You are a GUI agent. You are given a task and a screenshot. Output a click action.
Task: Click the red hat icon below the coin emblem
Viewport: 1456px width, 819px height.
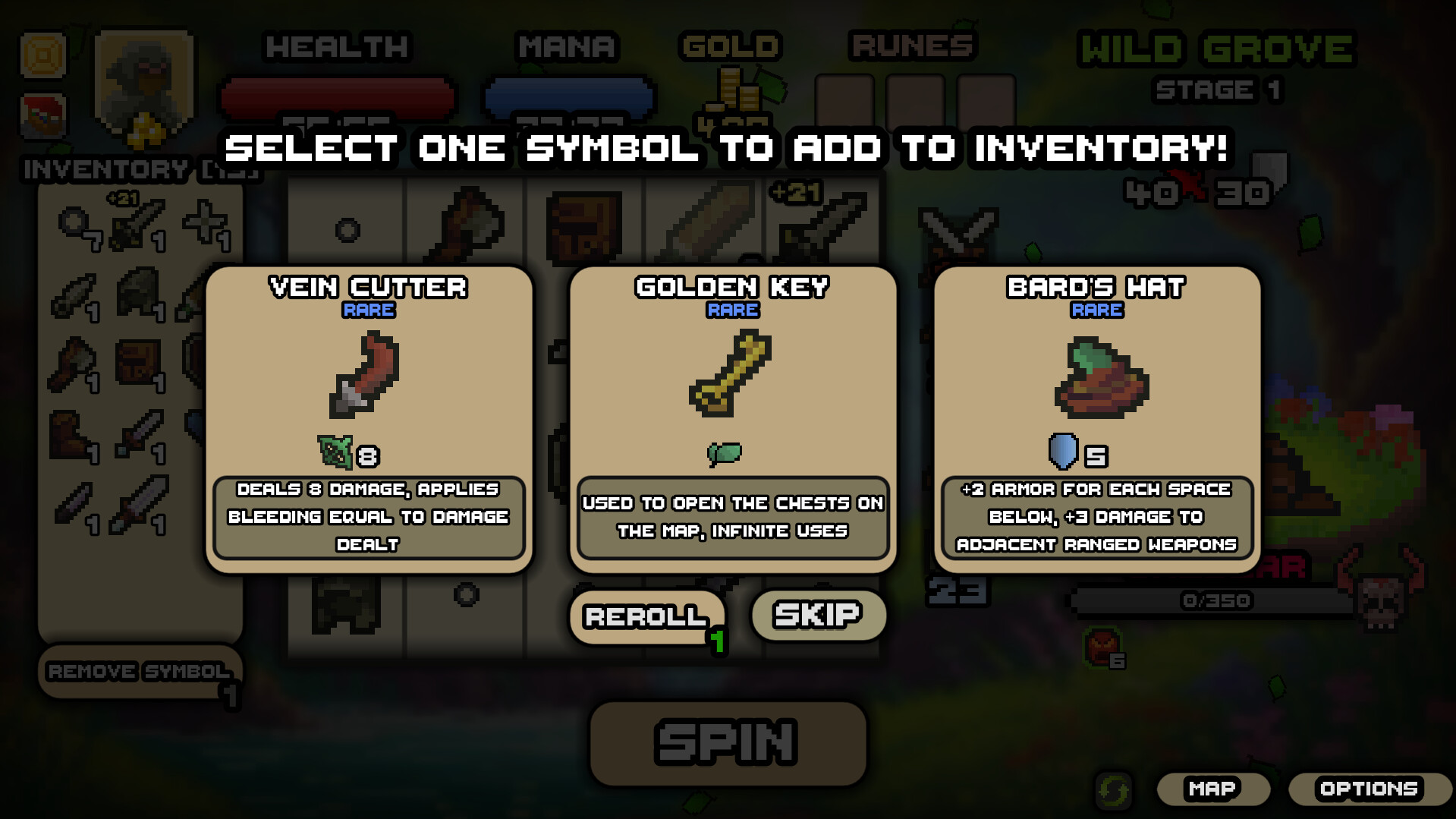pyautogui.click(x=42, y=118)
